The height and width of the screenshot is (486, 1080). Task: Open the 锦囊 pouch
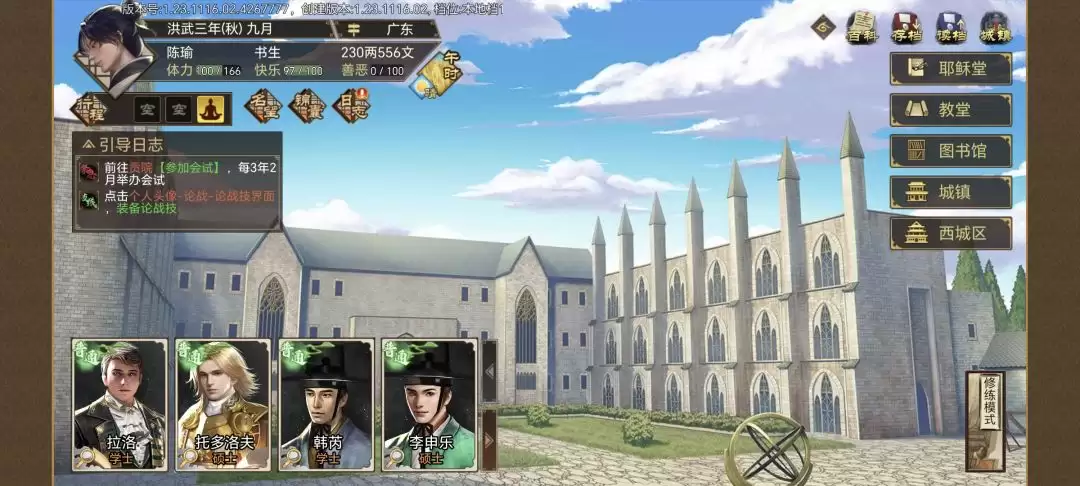pyautogui.click(x=307, y=106)
